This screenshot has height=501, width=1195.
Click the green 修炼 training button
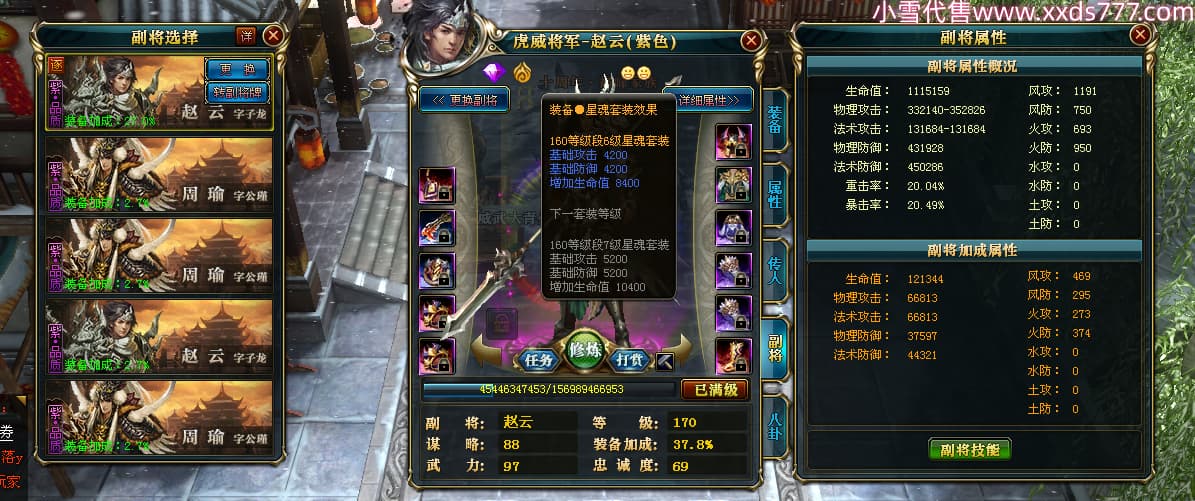tap(586, 351)
